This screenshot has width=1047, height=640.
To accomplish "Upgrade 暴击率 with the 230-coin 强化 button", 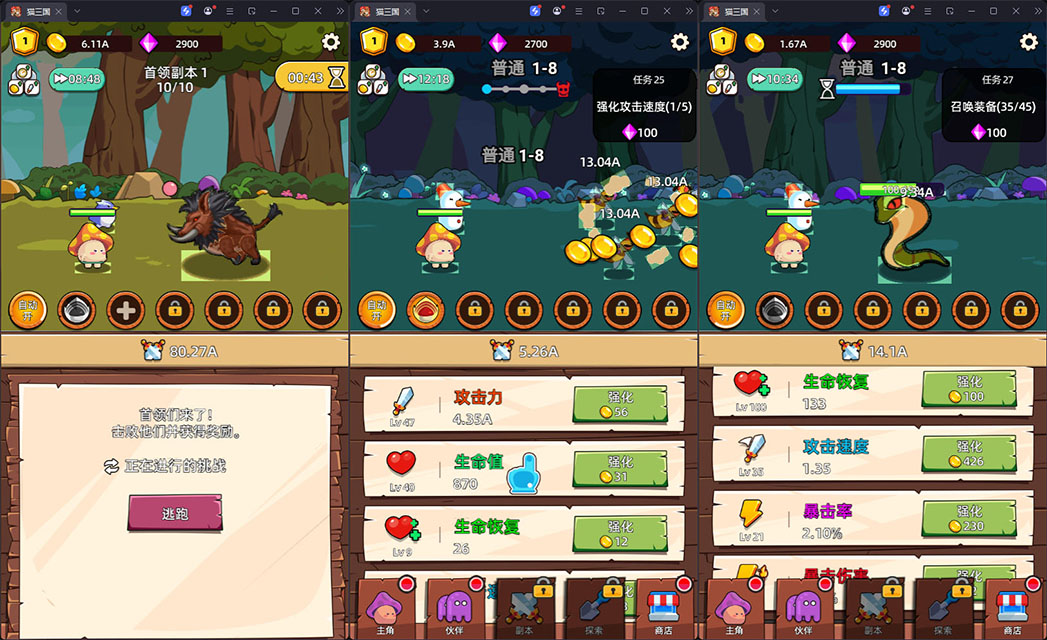I will coord(968,517).
